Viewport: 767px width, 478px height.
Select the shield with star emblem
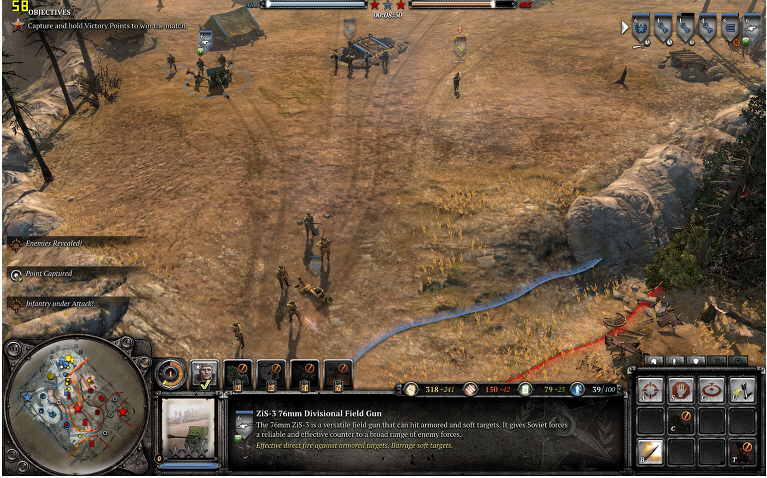coord(639,27)
